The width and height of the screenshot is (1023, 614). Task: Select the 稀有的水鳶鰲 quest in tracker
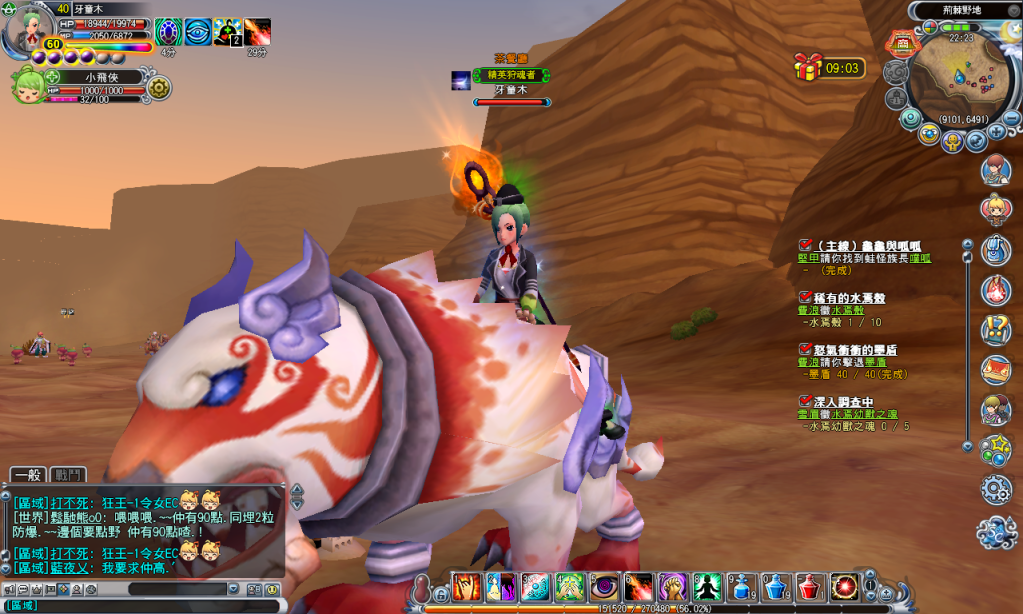[850, 298]
